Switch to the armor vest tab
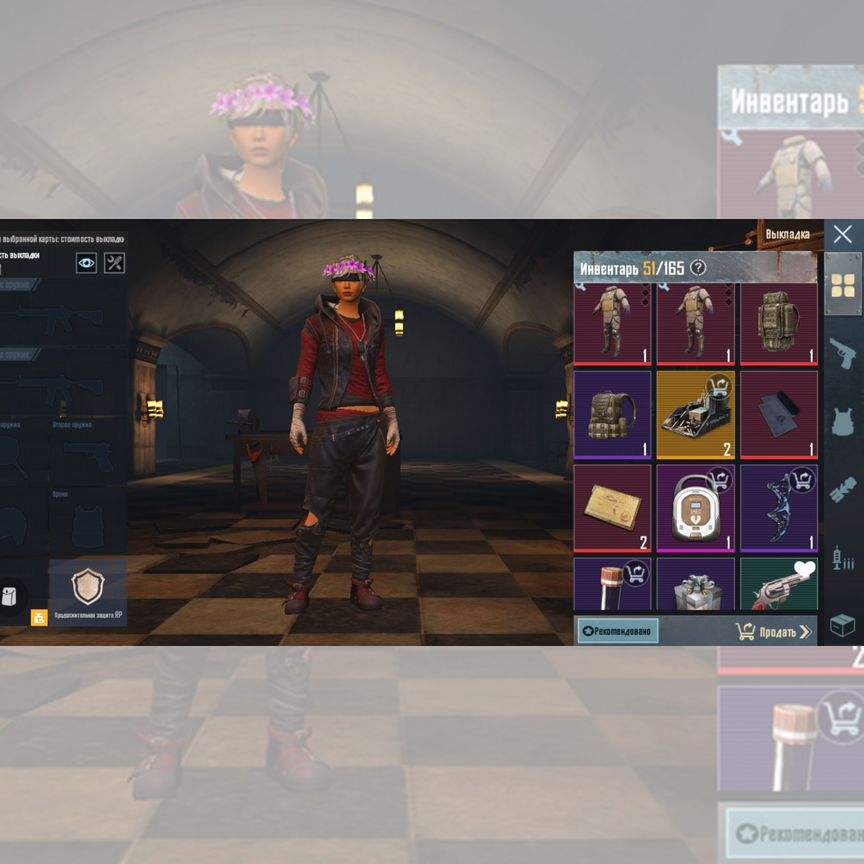This screenshot has width=864, height=864. 843,421
